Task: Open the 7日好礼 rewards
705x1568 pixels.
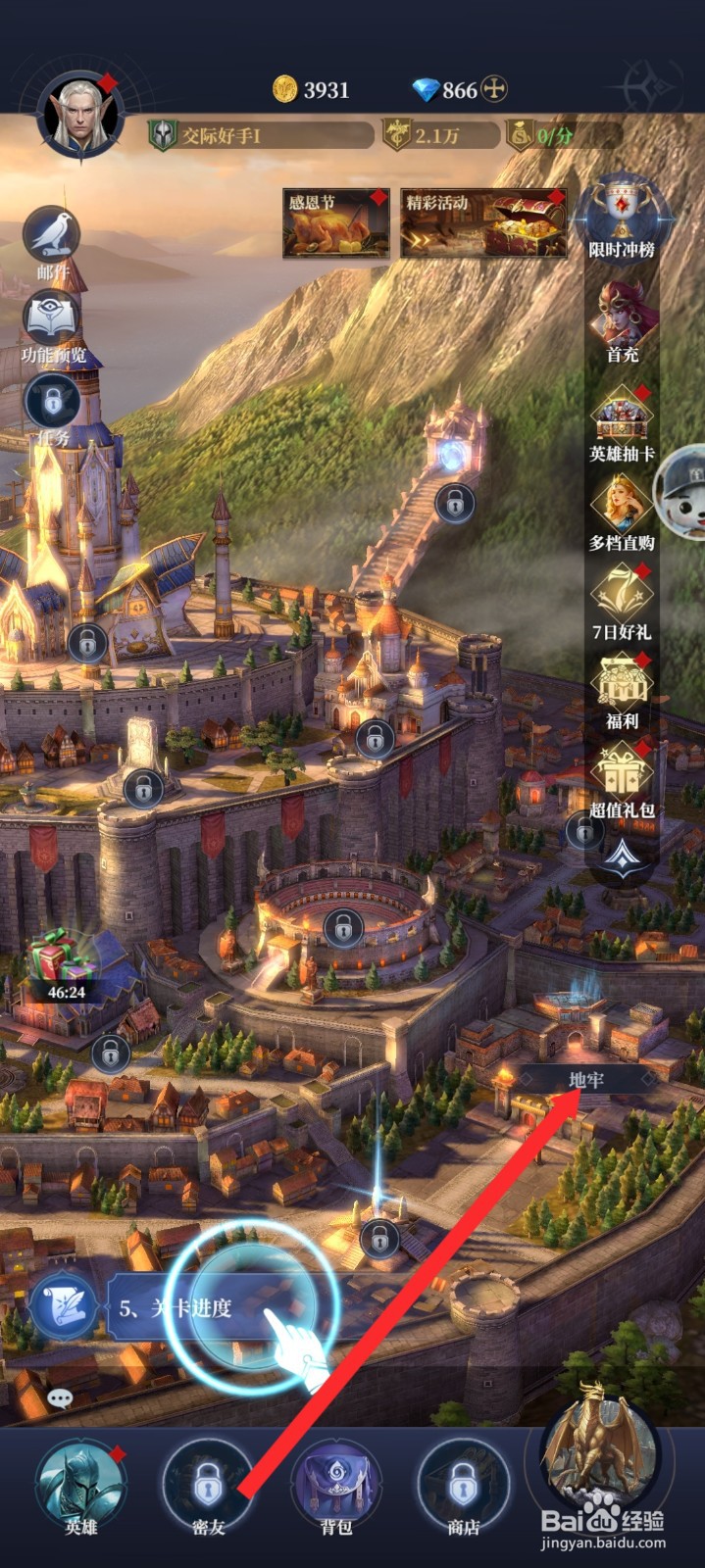Action: (622, 600)
